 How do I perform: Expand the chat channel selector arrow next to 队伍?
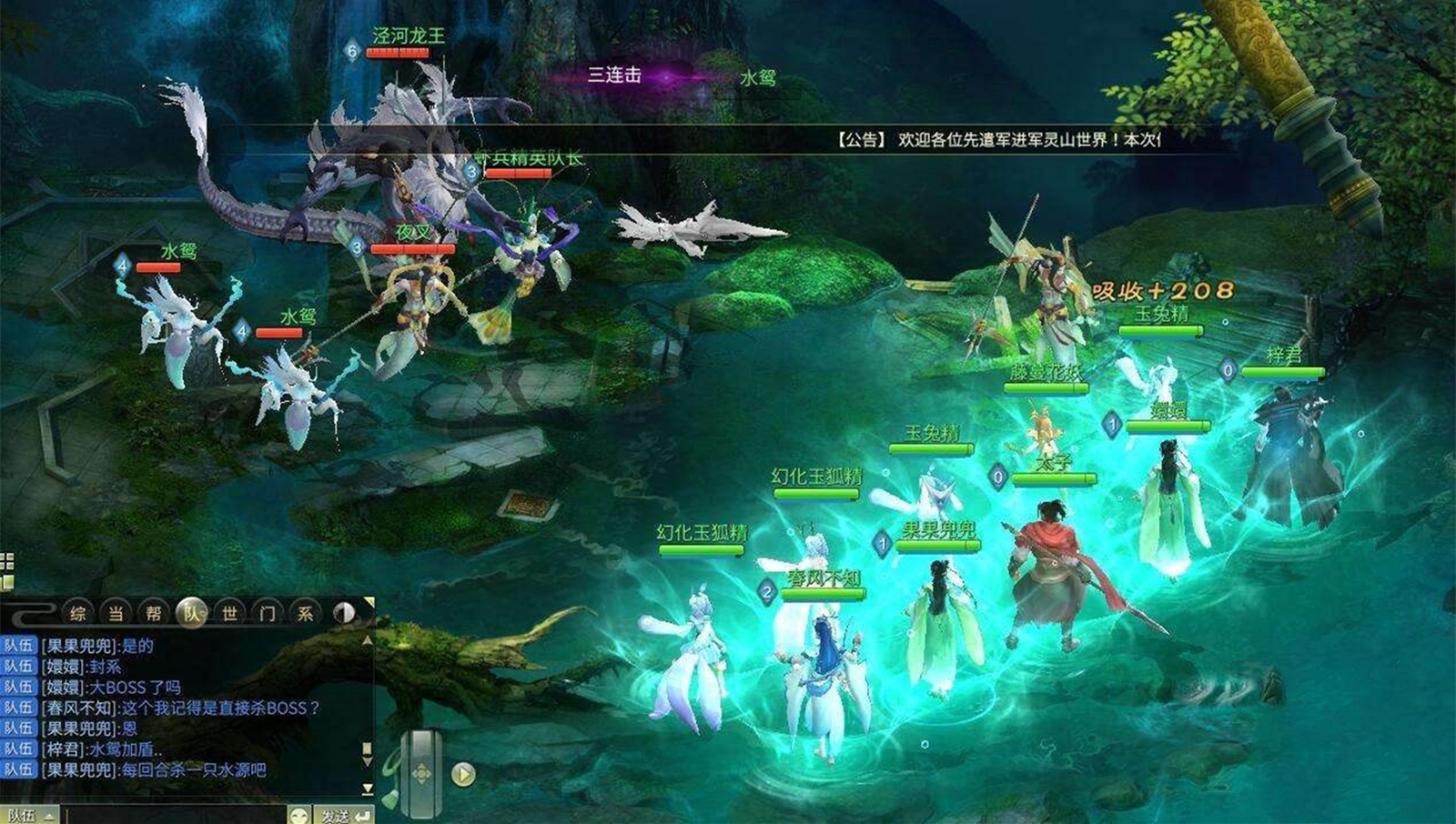pyautogui.click(x=51, y=815)
